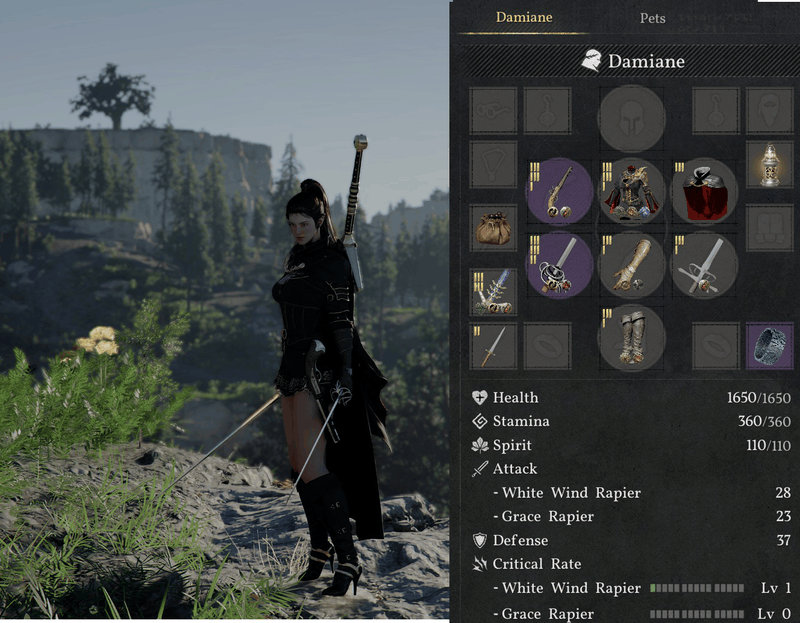Image resolution: width=800 pixels, height=623 pixels.
Task: Choose the small dagger slot
Action: (x=494, y=346)
